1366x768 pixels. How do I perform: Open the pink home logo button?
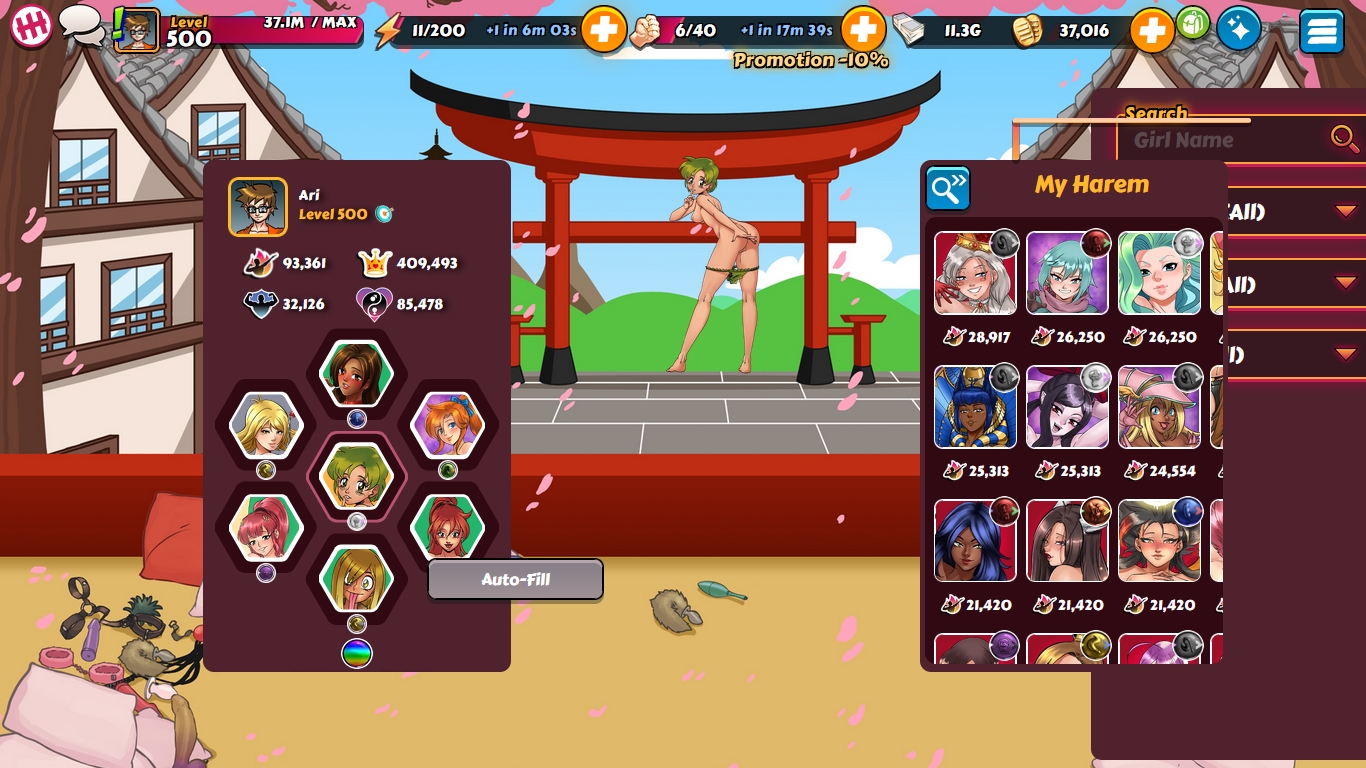(31, 26)
